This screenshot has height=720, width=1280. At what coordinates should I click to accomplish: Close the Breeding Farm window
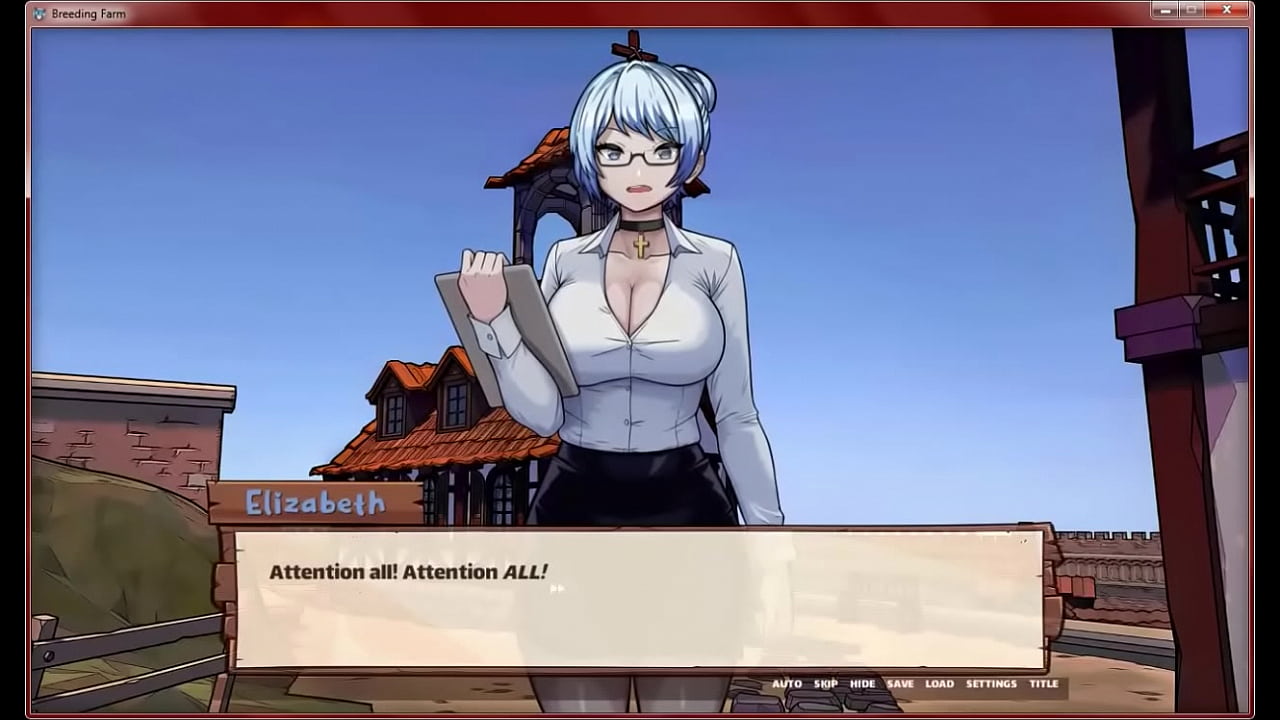click(x=1226, y=10)
